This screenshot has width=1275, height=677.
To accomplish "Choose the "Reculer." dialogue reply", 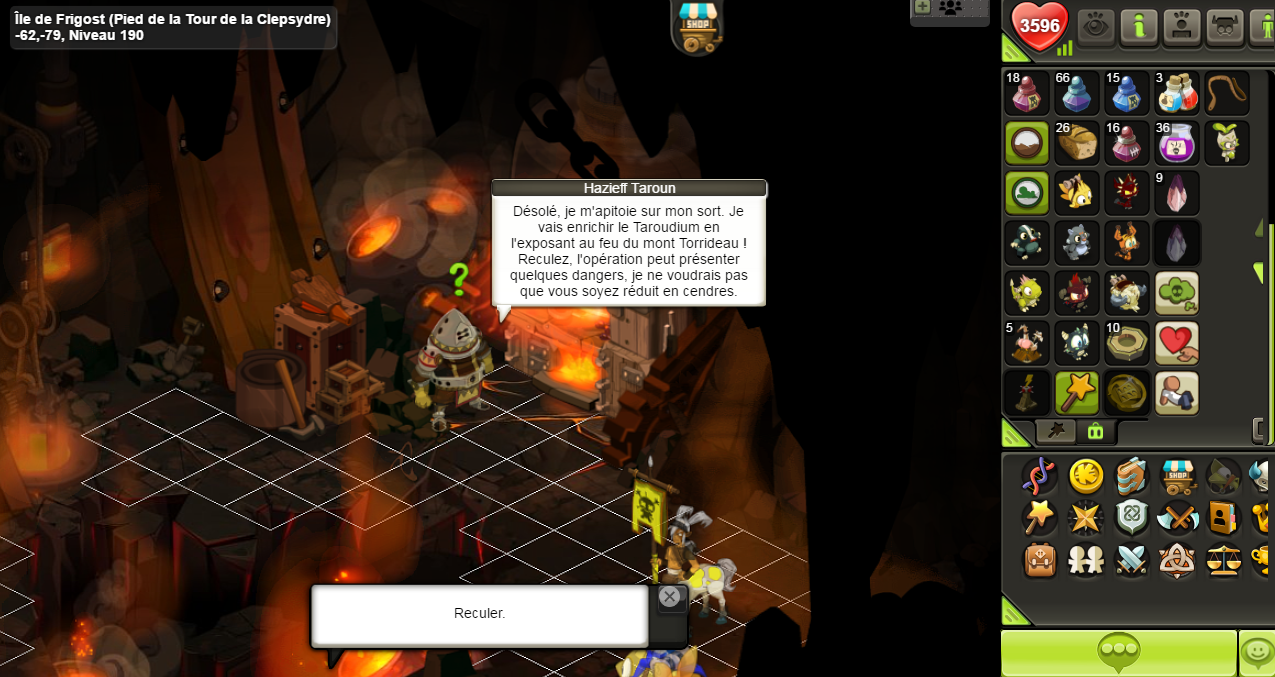I will coord(479,614).
